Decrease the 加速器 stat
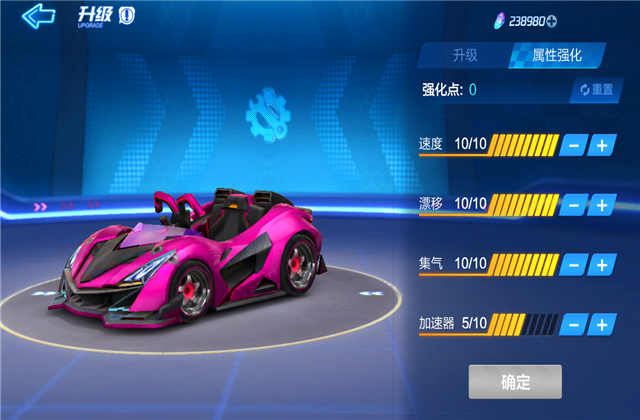 pyautogui.click(x=573, y=324)
